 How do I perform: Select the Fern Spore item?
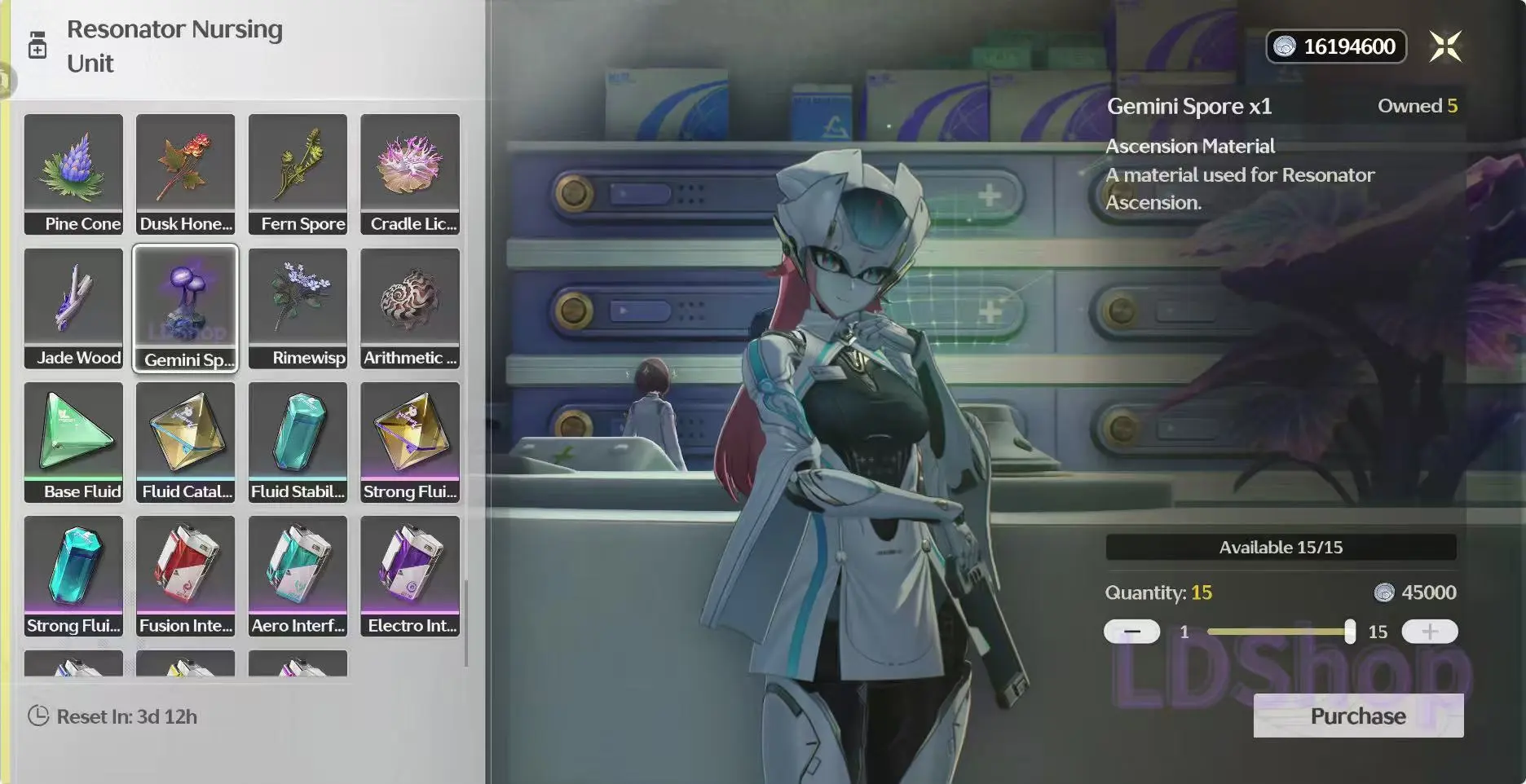298,173
